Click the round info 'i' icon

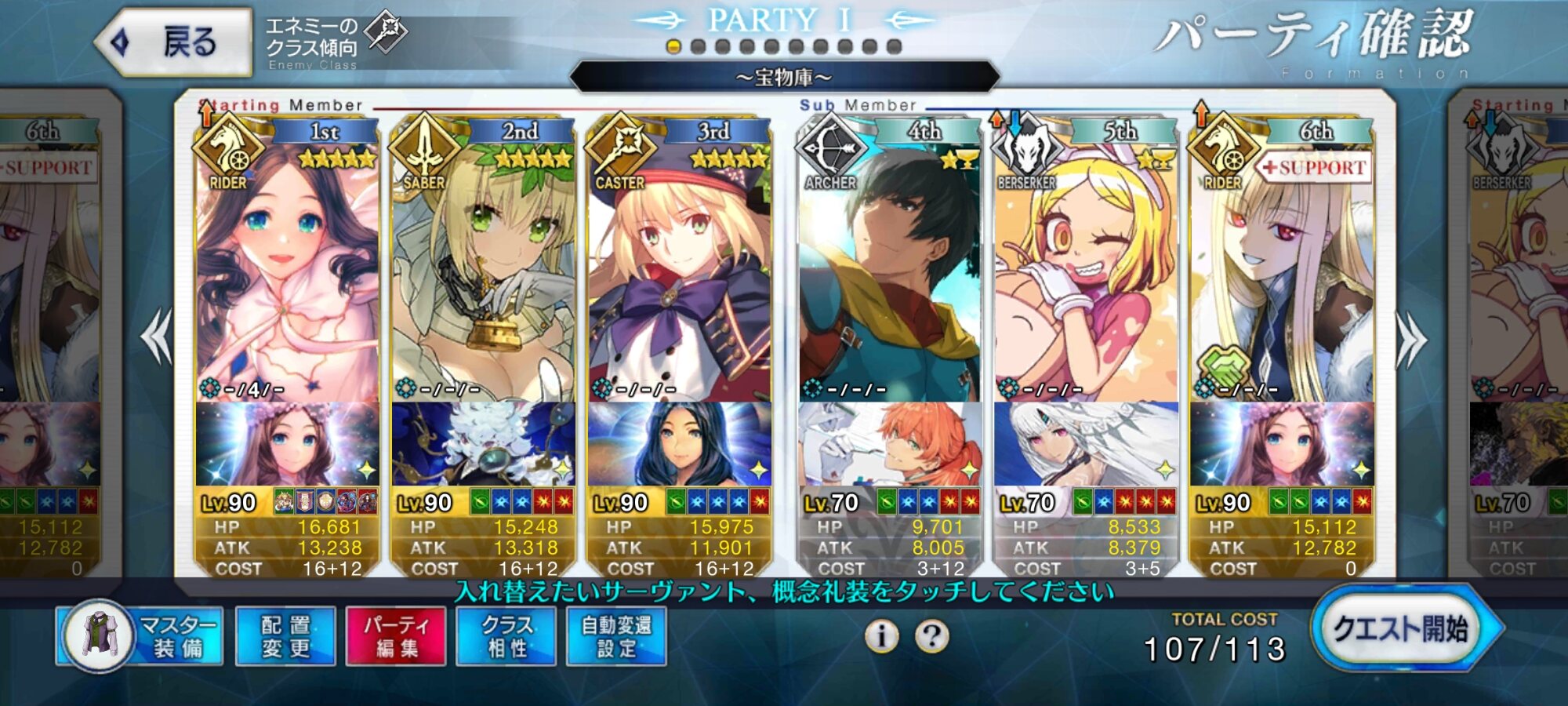point(882,636)
